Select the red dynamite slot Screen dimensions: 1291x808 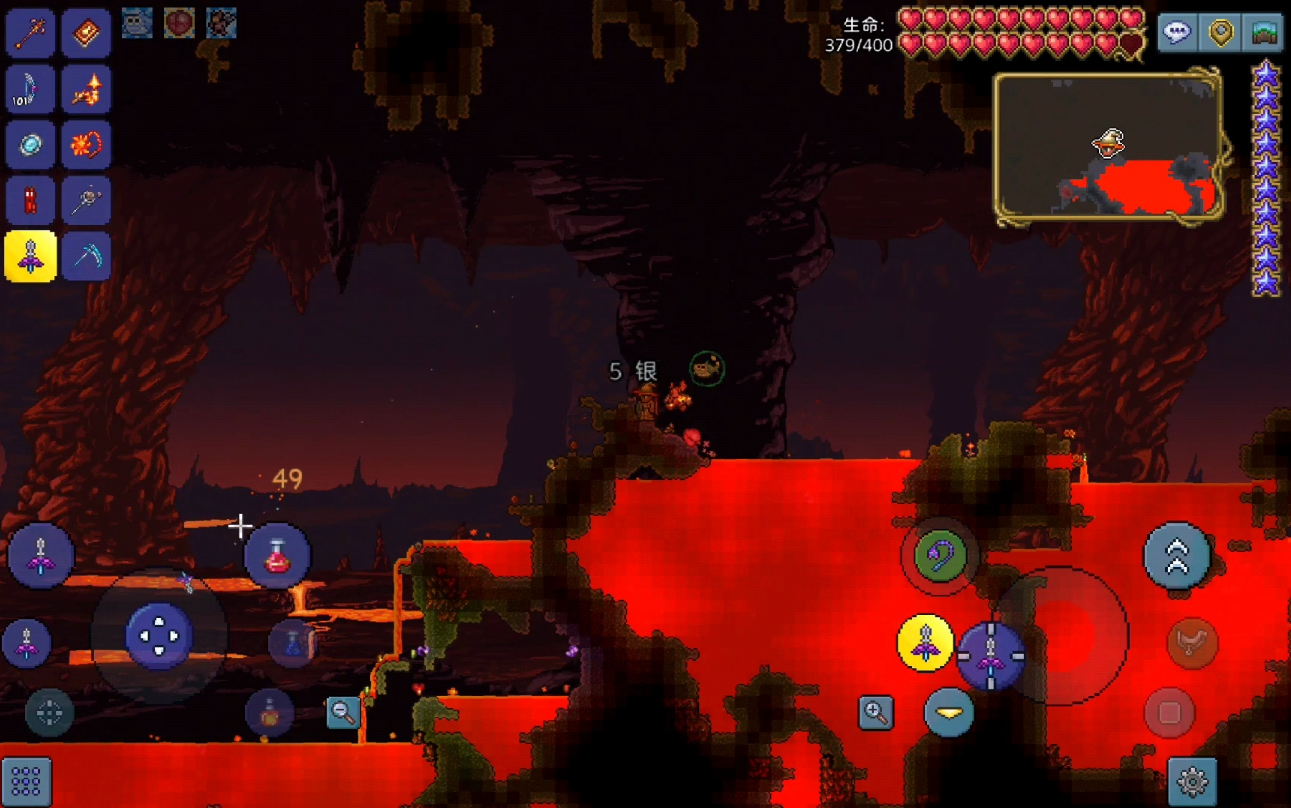click(30, 202)
